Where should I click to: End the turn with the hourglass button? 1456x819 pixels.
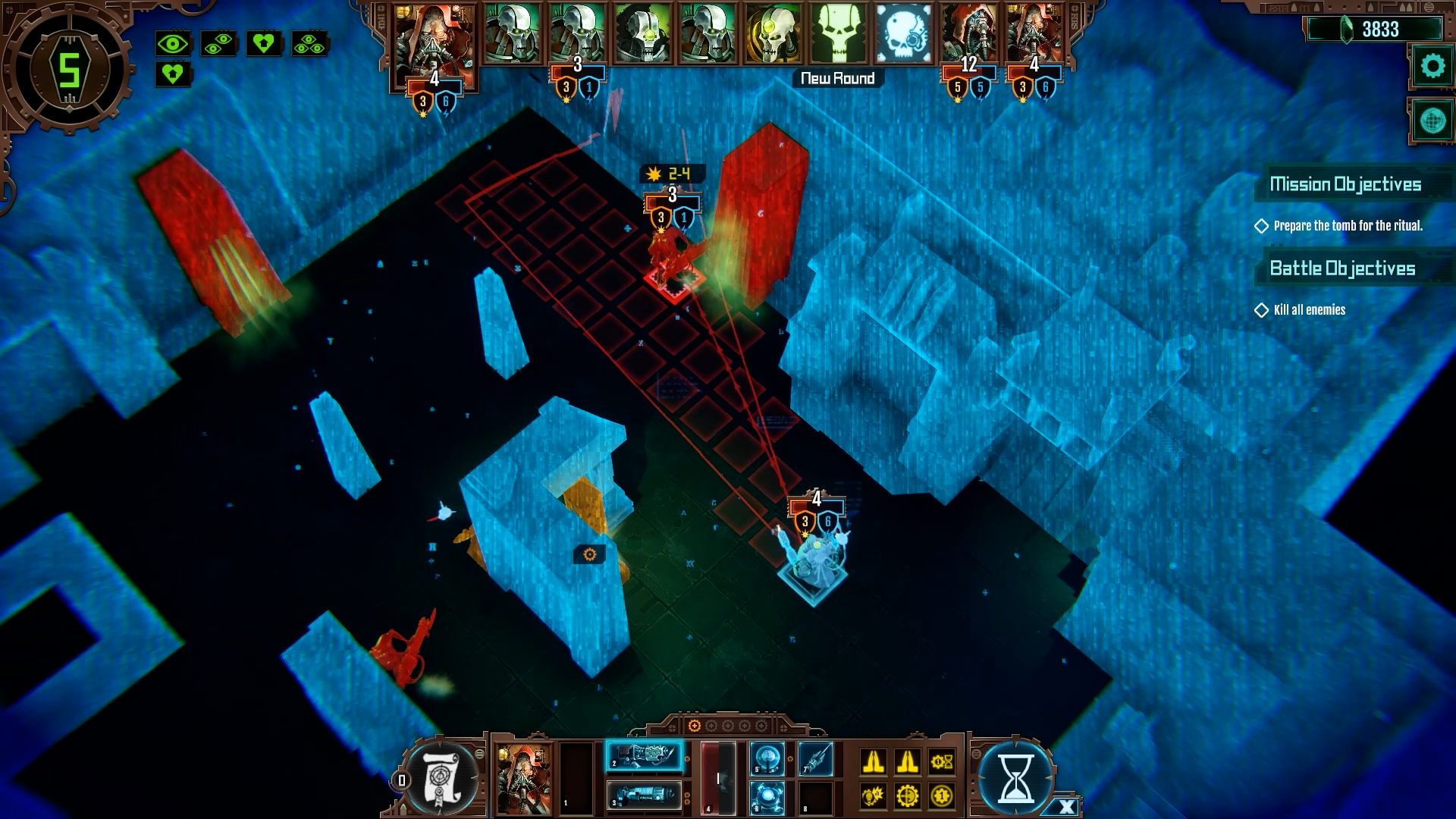click(1015, 779)
